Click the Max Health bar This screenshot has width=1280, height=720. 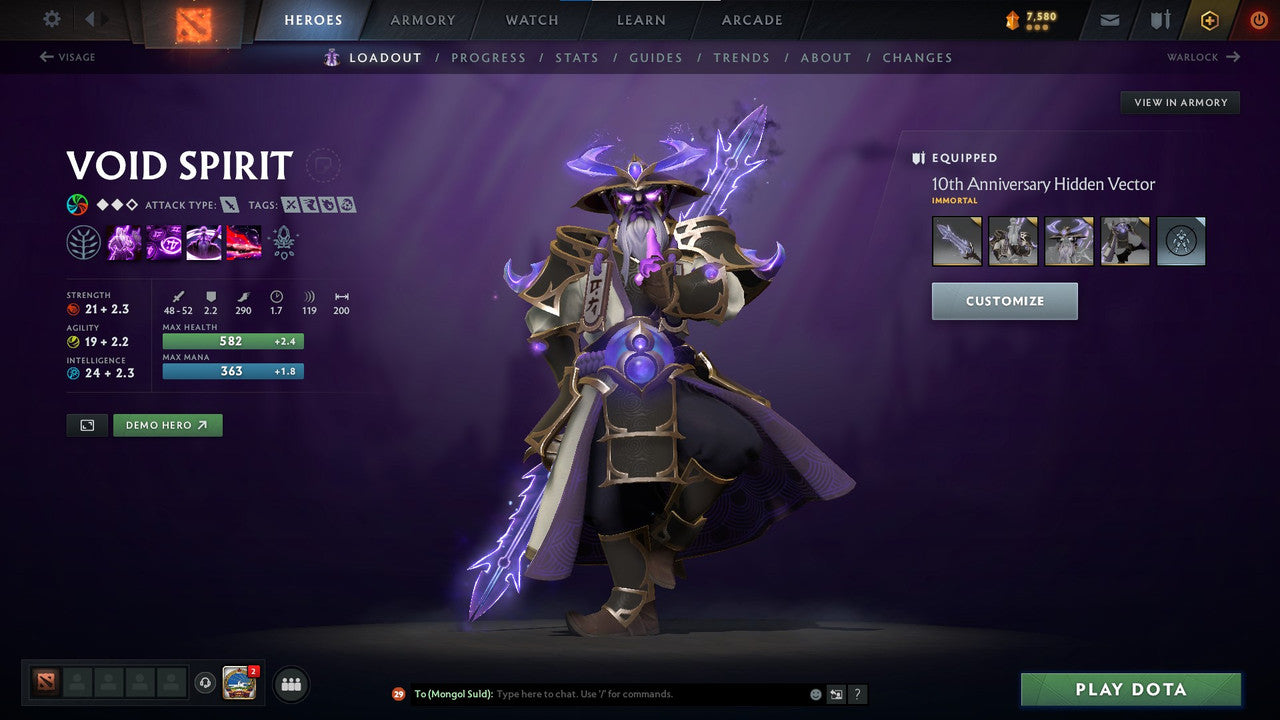tap(232, 341)
